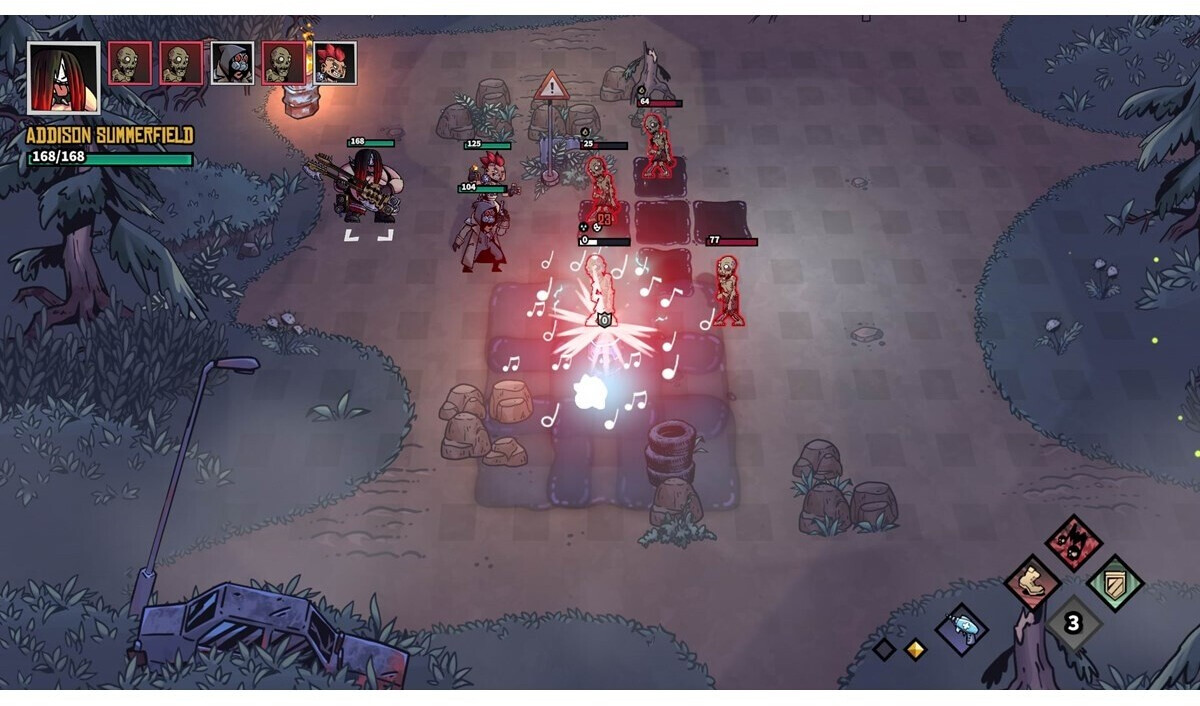Screen dimensions: 1200x706
Task: Activate the boot movement ability
Action: click(x=1032, y=584)
